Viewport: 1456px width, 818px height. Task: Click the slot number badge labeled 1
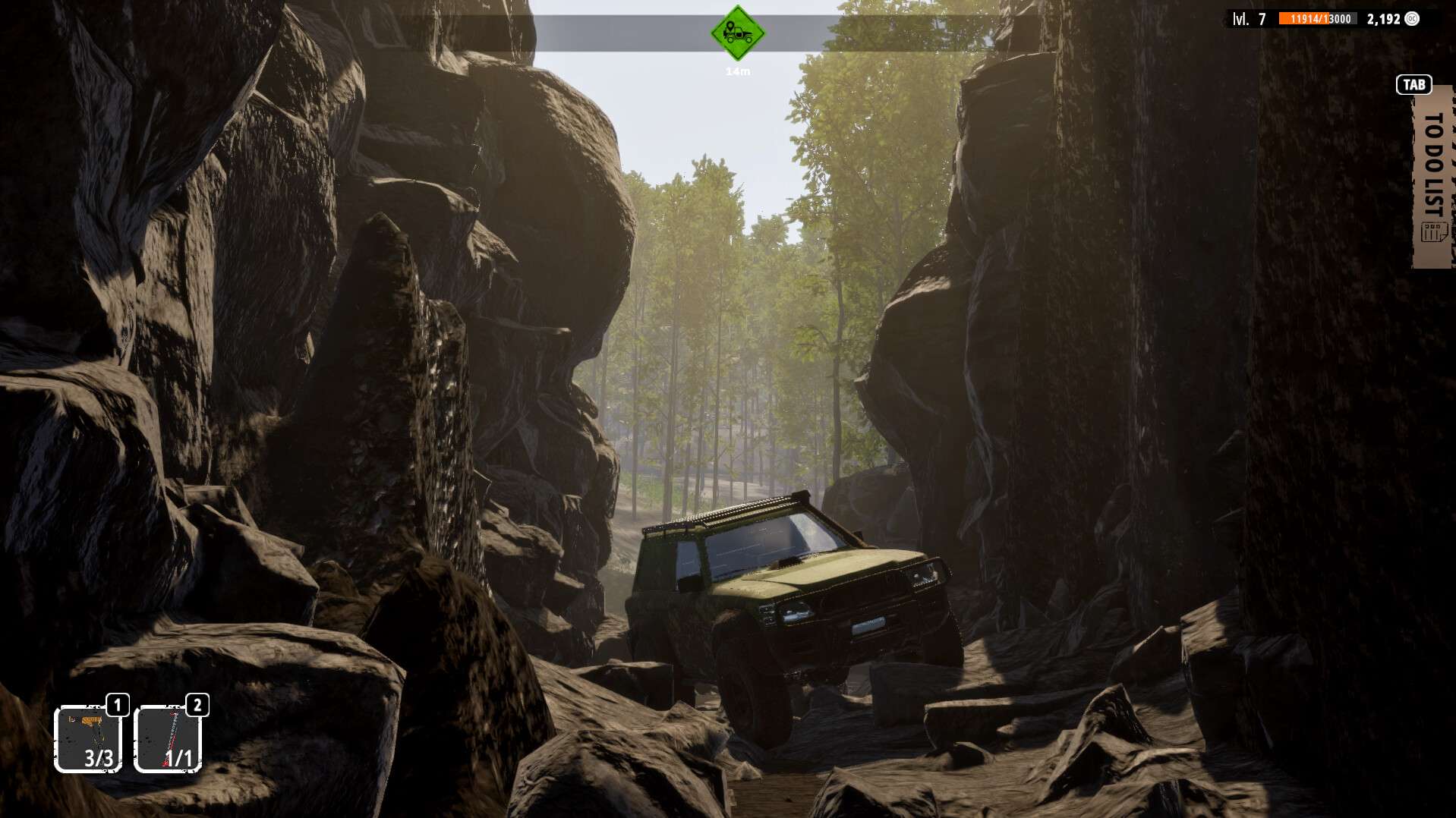[116, 705]
